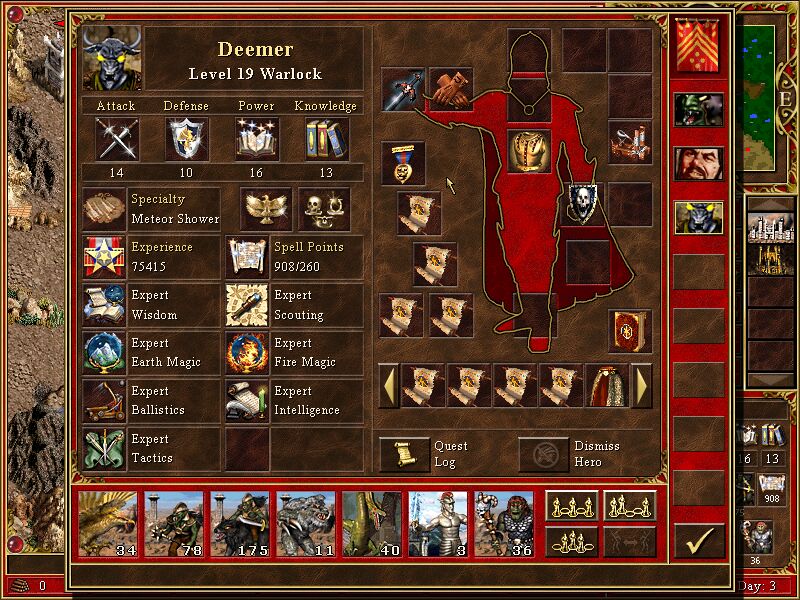
Task: Open the red banner flag icon
Action: tap(698, 46)
